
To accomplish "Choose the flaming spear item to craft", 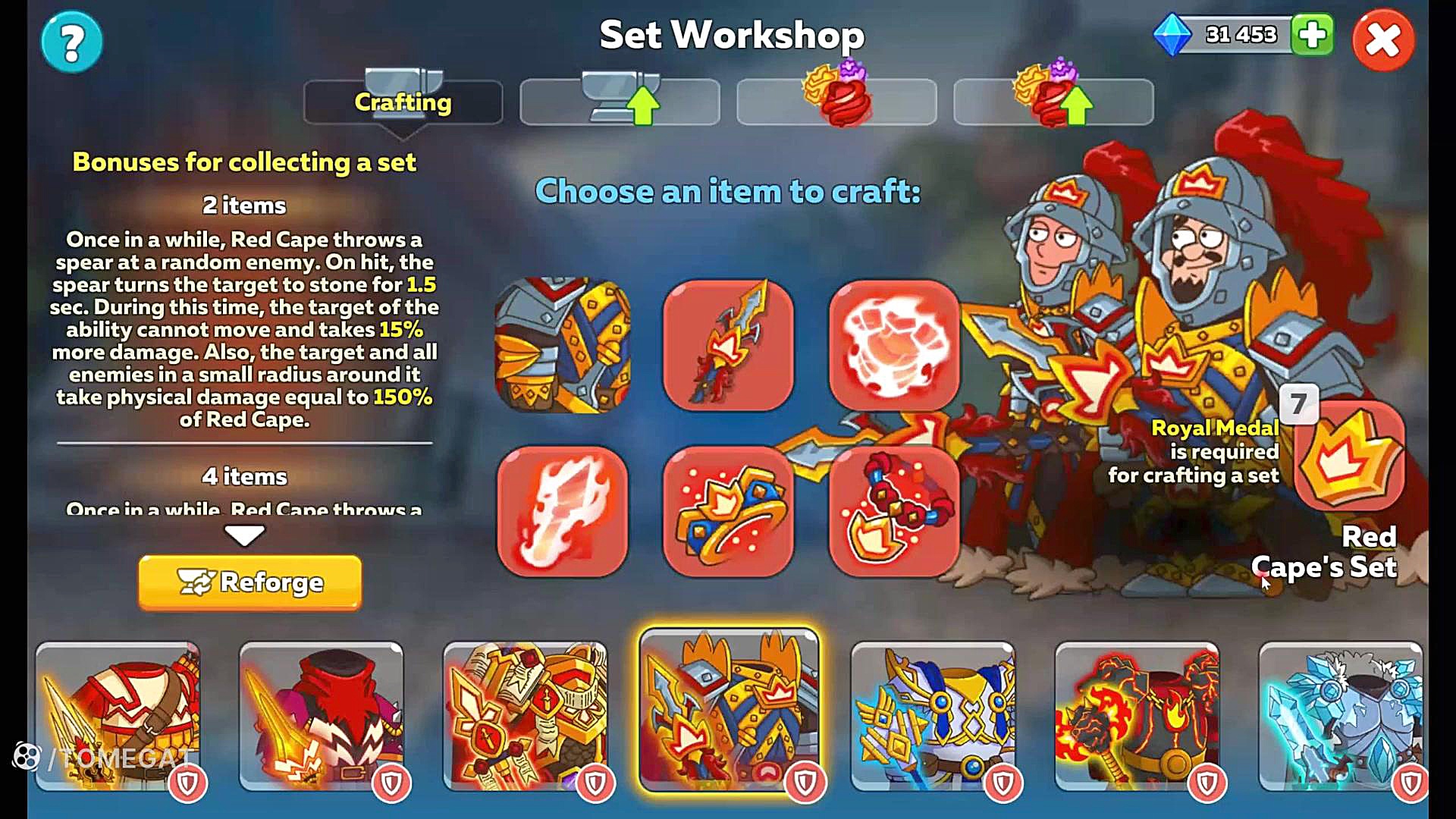I will (728, 346).
